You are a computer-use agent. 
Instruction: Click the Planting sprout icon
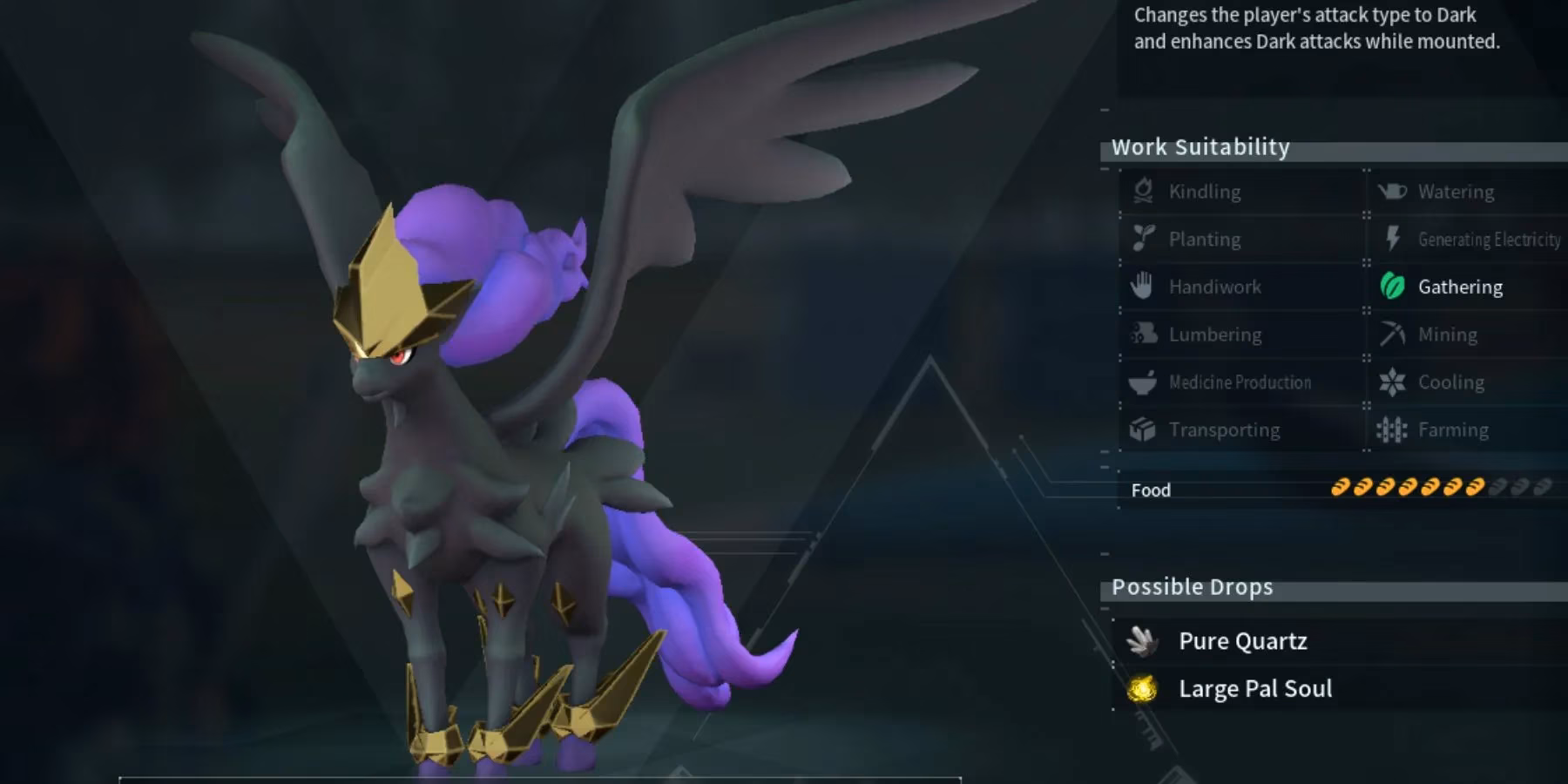pos(1144,239)
